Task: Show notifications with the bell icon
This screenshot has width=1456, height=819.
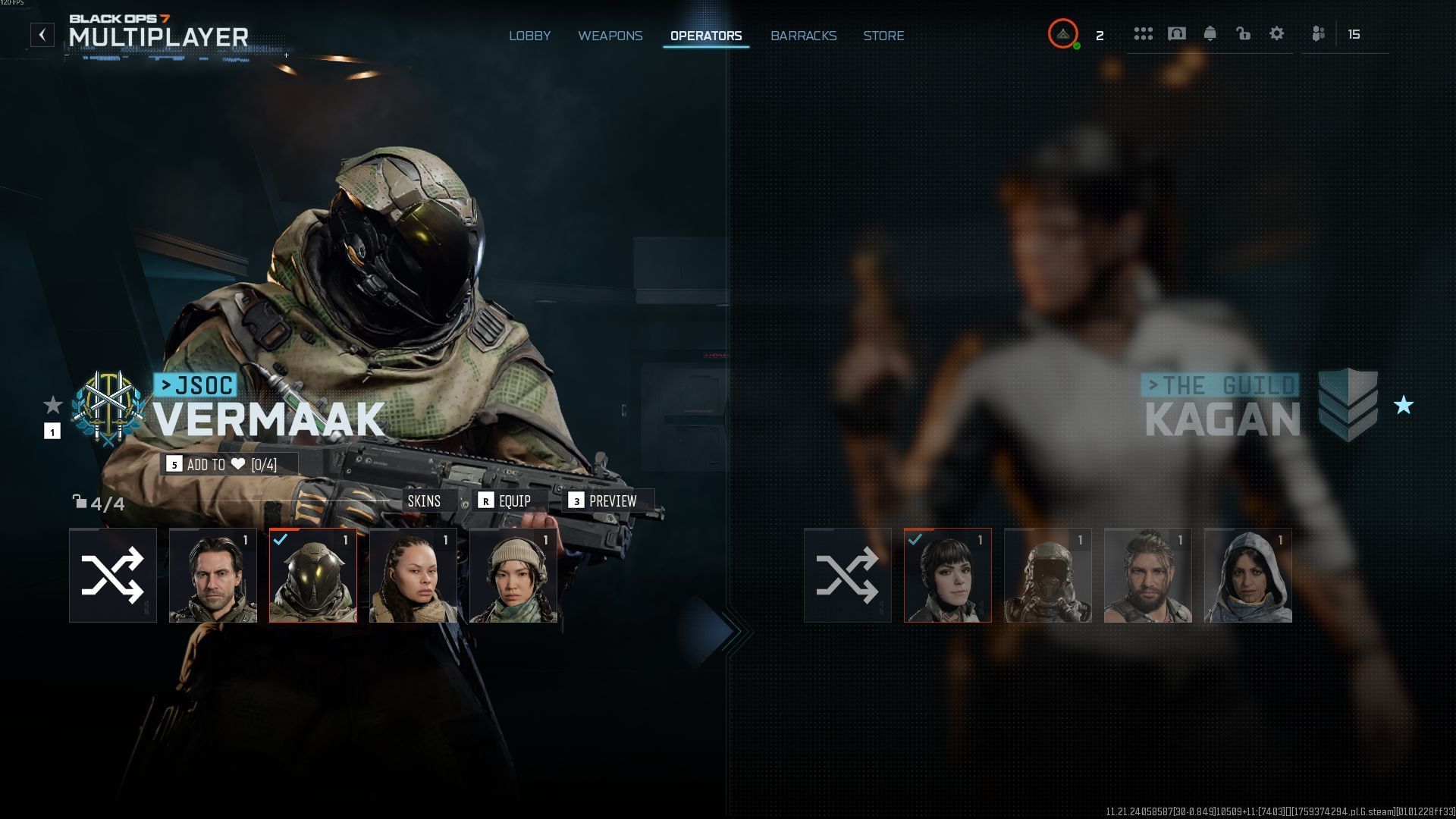Action: pyautogui.click(x=1210, y=34)
